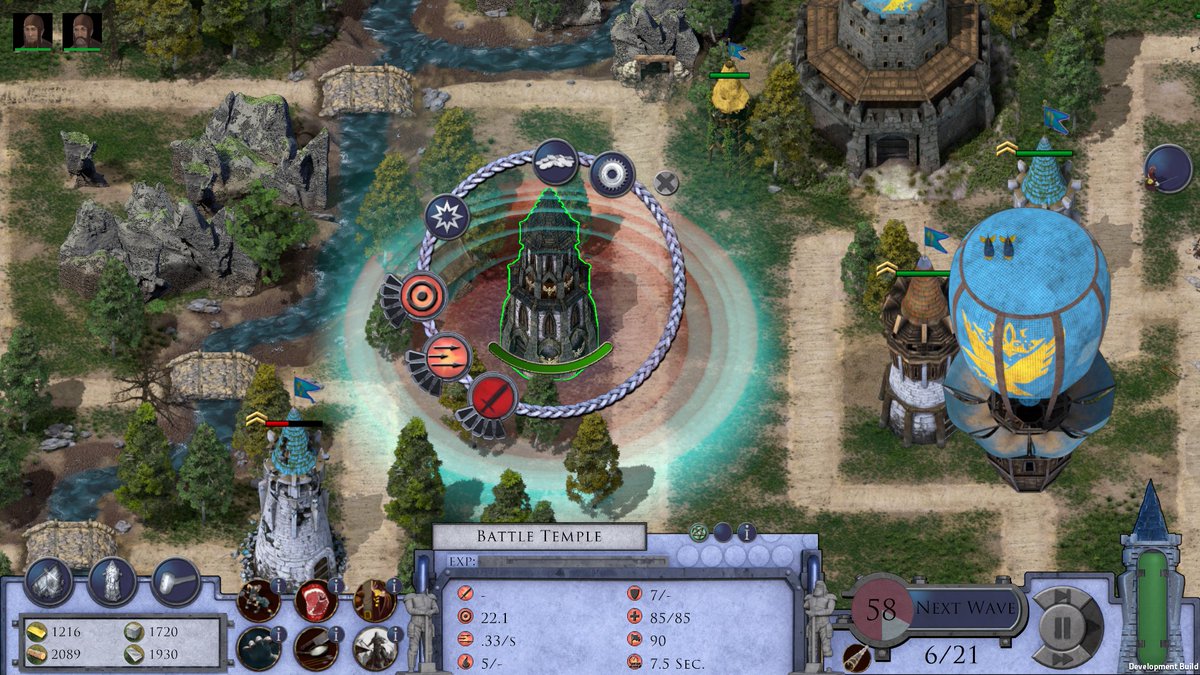Screen dimensions: 1200x675
Task: Click the spyglass icon beside wave counter
Action: point(855,657)
